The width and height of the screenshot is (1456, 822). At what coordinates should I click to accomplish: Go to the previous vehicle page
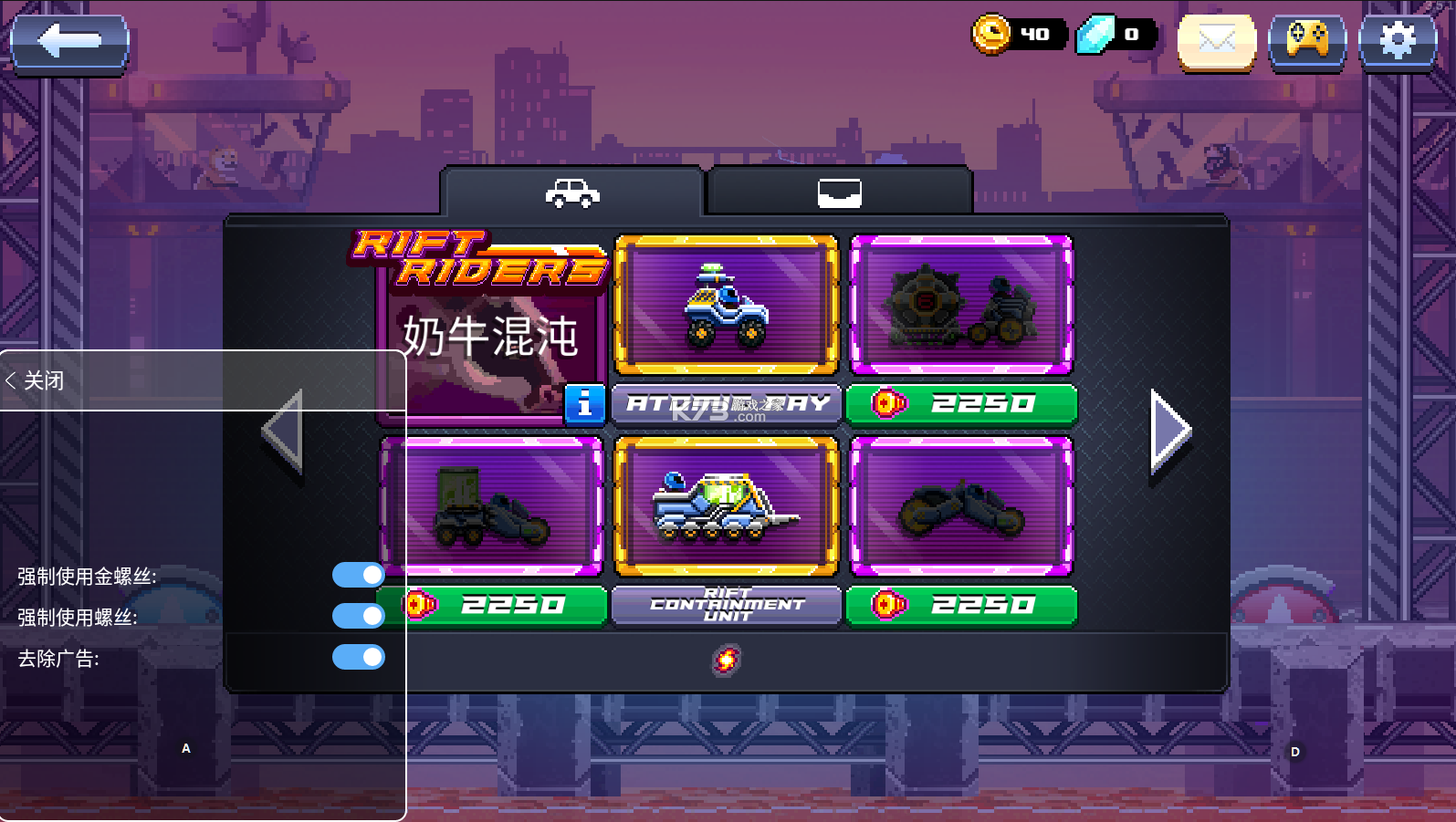(282, 430)
